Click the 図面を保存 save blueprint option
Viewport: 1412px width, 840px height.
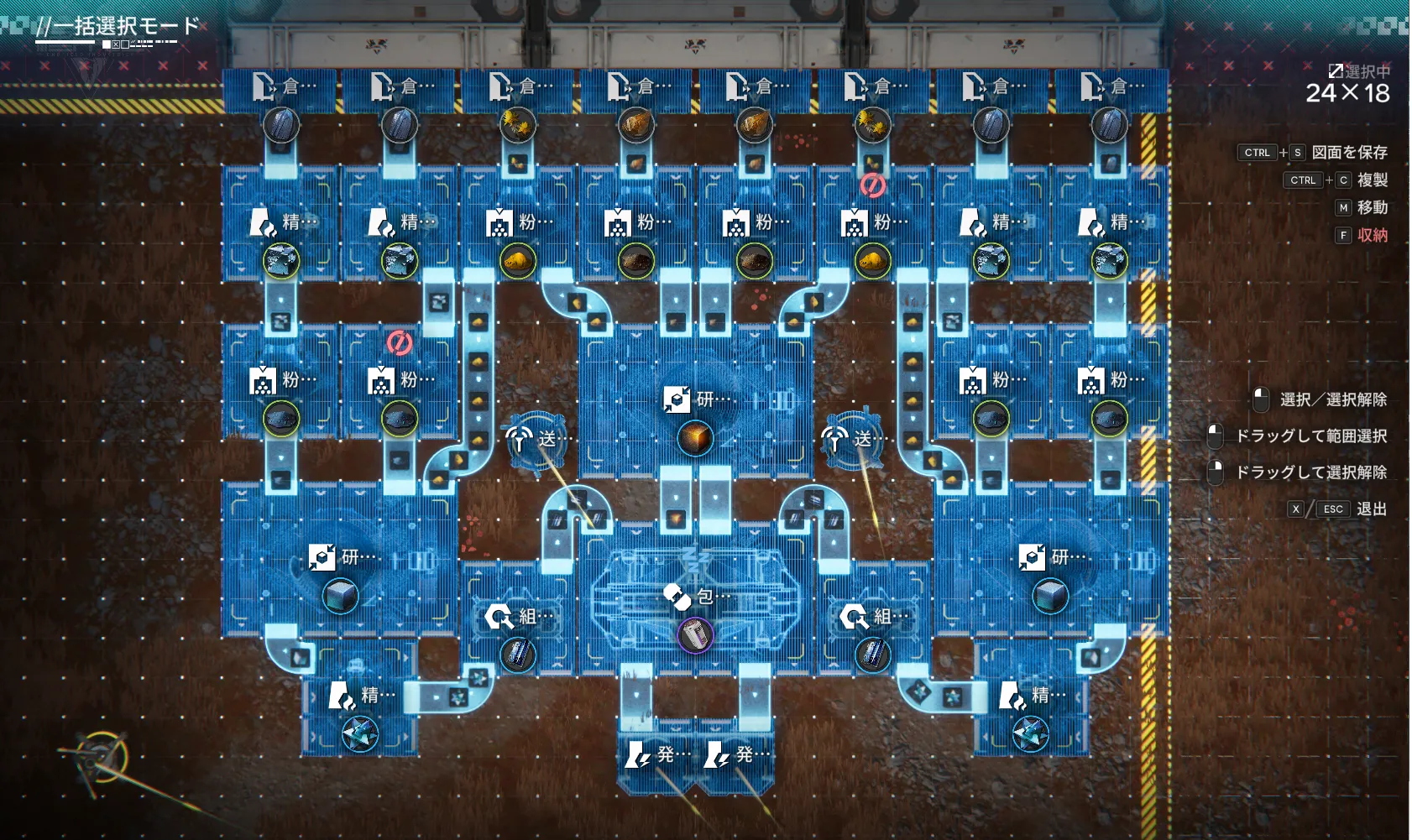point(1349,153)
